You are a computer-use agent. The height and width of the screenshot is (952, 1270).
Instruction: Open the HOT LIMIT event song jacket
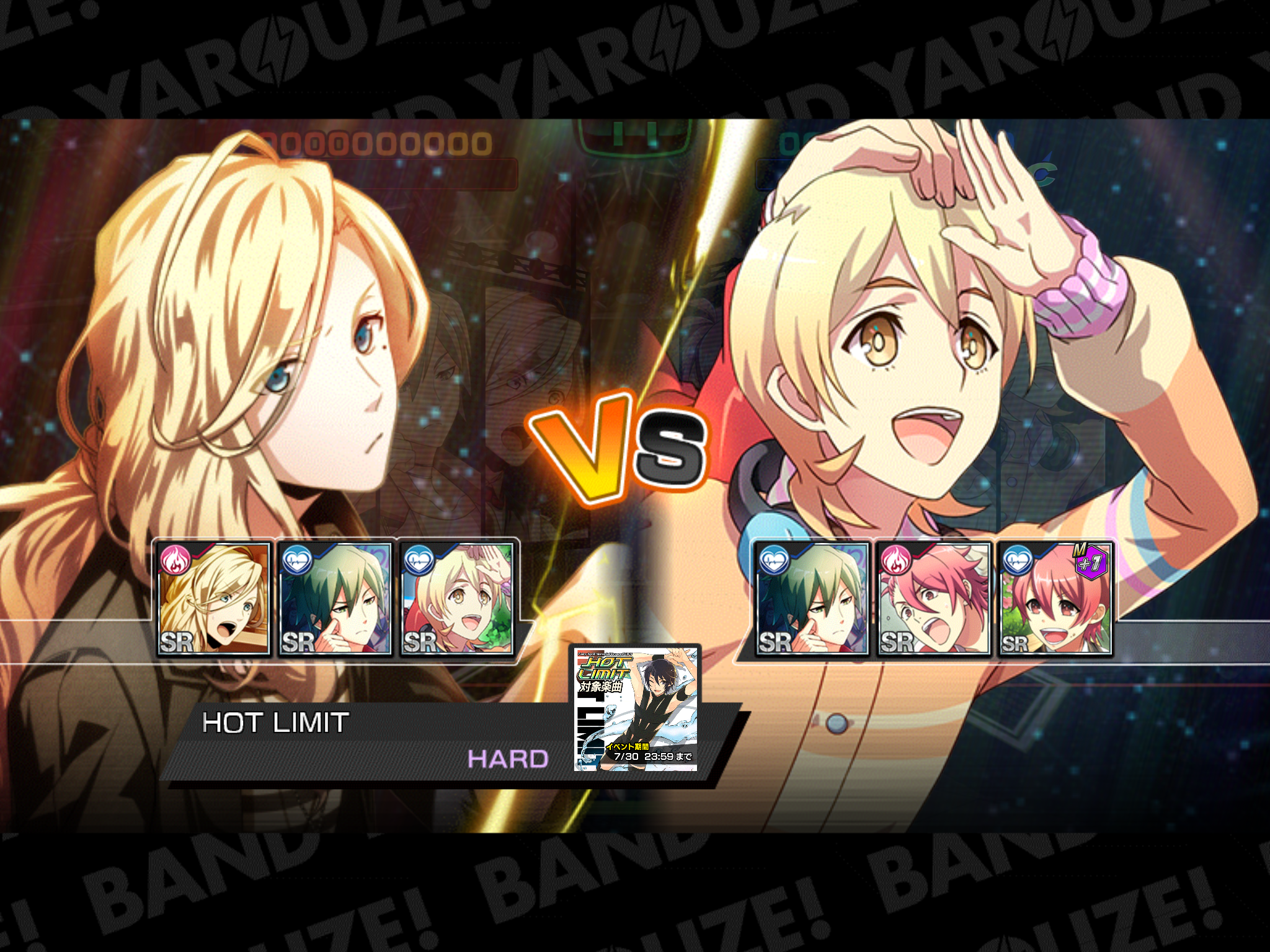pyautogui.click(x=636, y=708)
